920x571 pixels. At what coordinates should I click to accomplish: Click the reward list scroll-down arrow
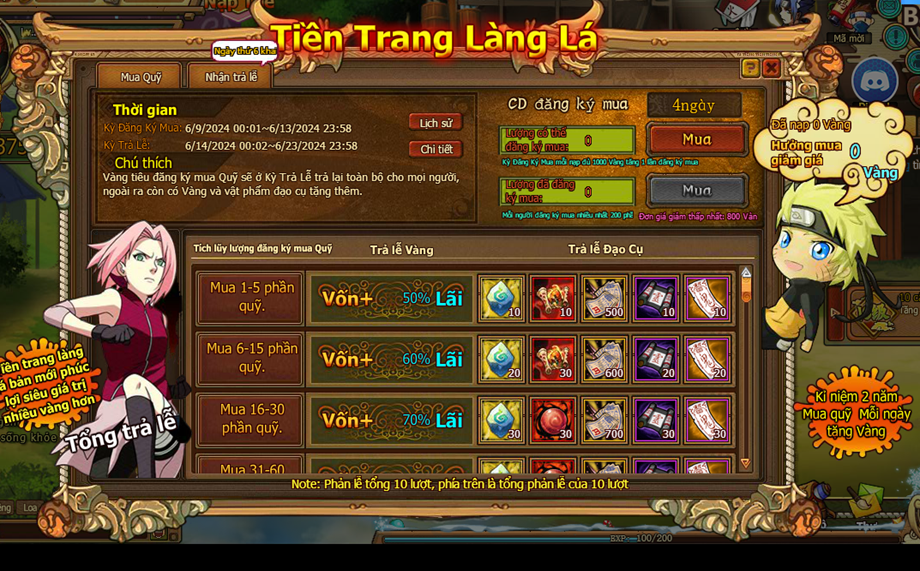[745, 463]
